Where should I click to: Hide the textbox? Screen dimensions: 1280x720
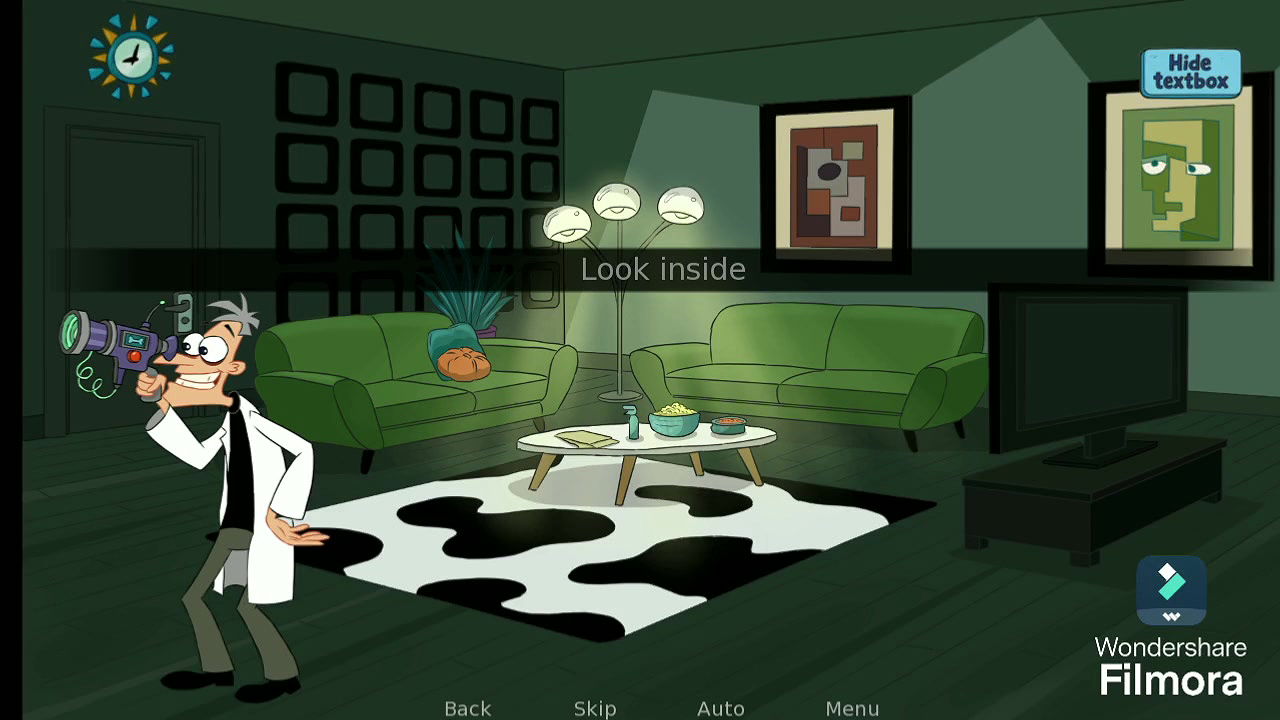1190,73
